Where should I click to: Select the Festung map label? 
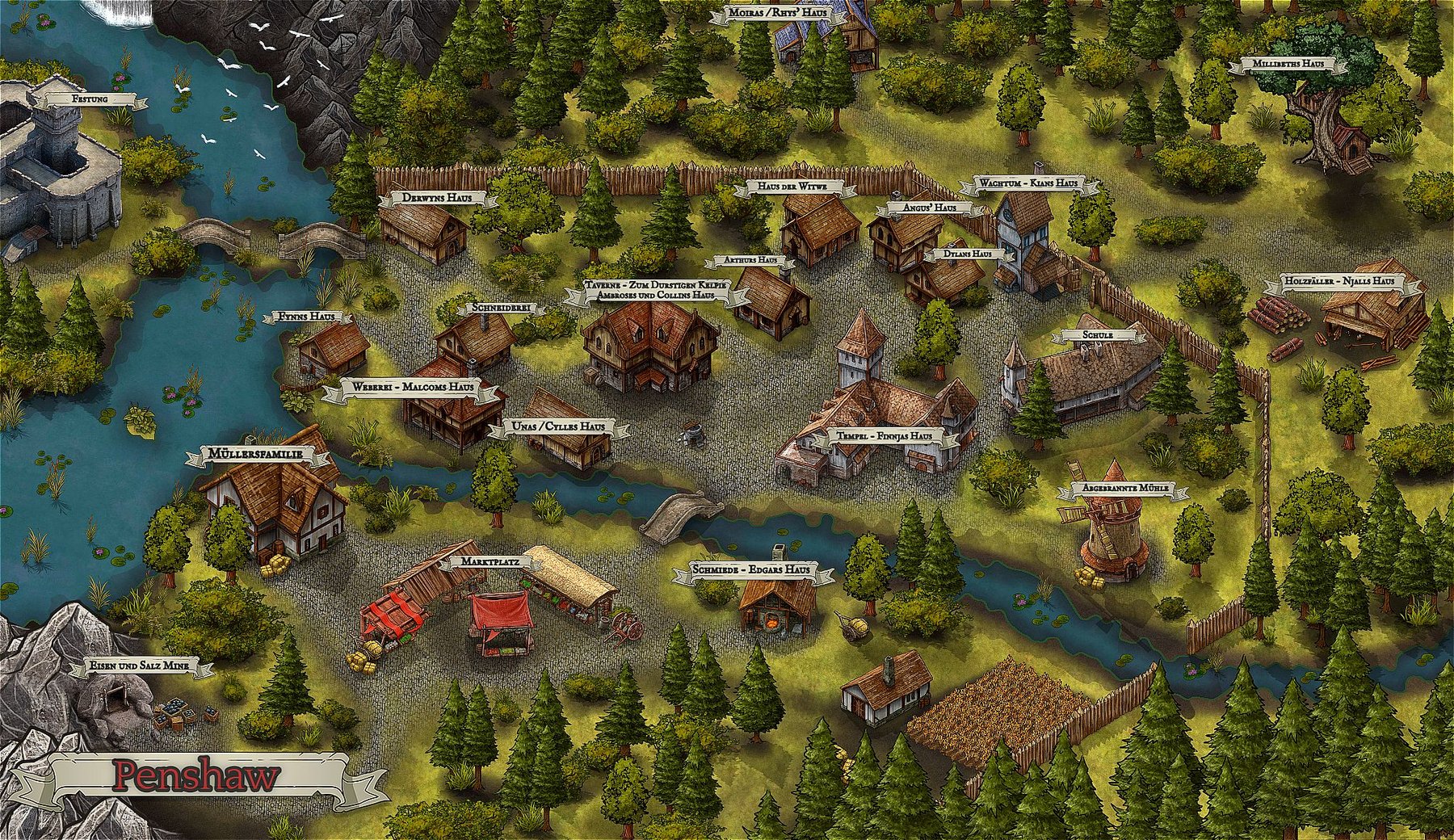[x=89, y=99]
